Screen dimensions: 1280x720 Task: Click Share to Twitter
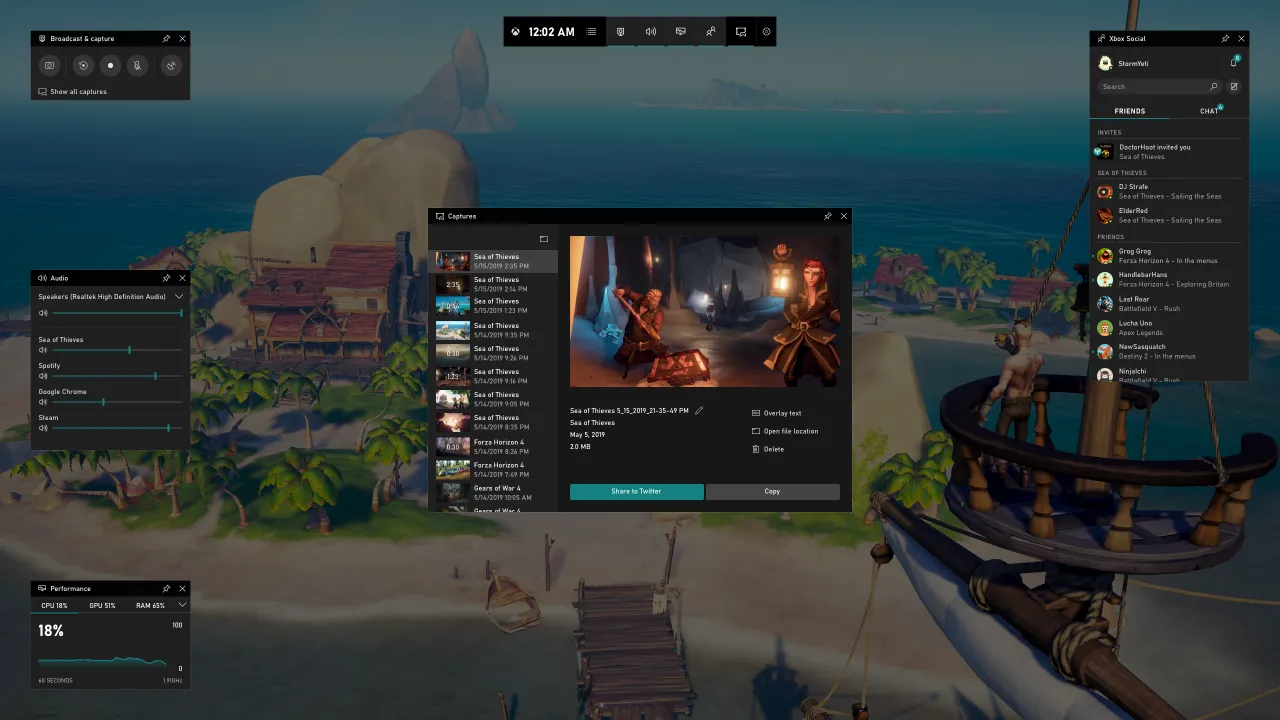636,491
